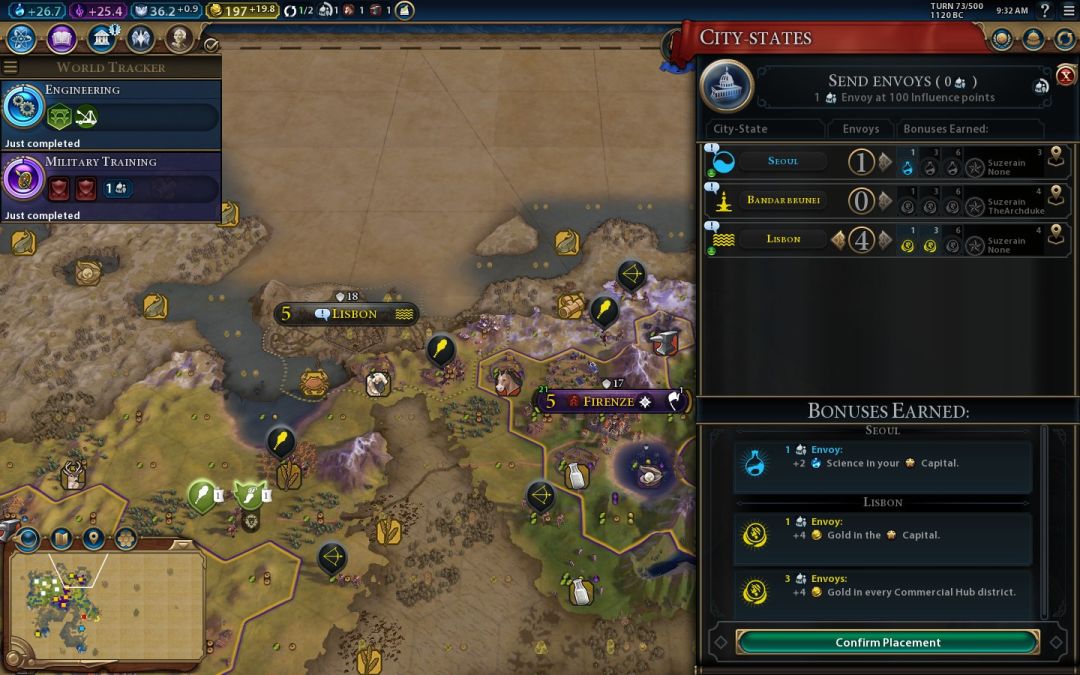
Task: Select the Bandarbrunei city-state name button
Action: [x=783, y=200]
